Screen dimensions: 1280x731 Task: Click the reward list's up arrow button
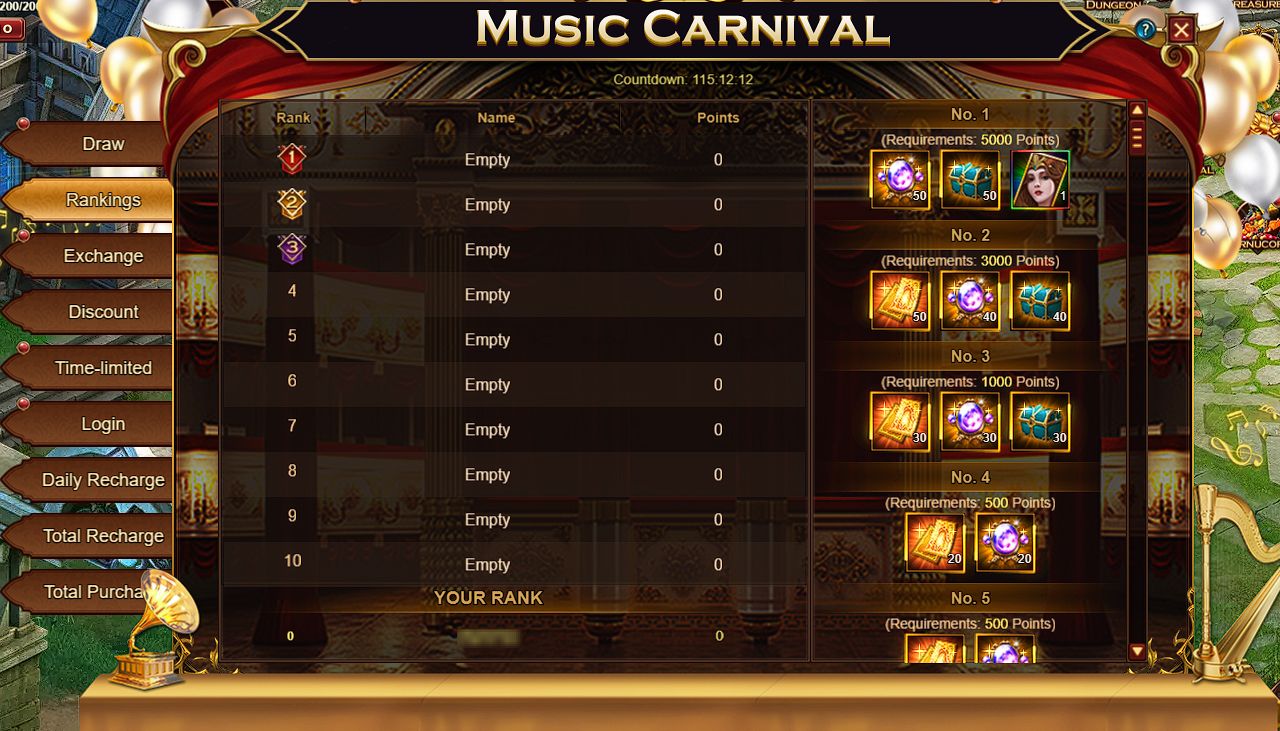(1137, 110)
